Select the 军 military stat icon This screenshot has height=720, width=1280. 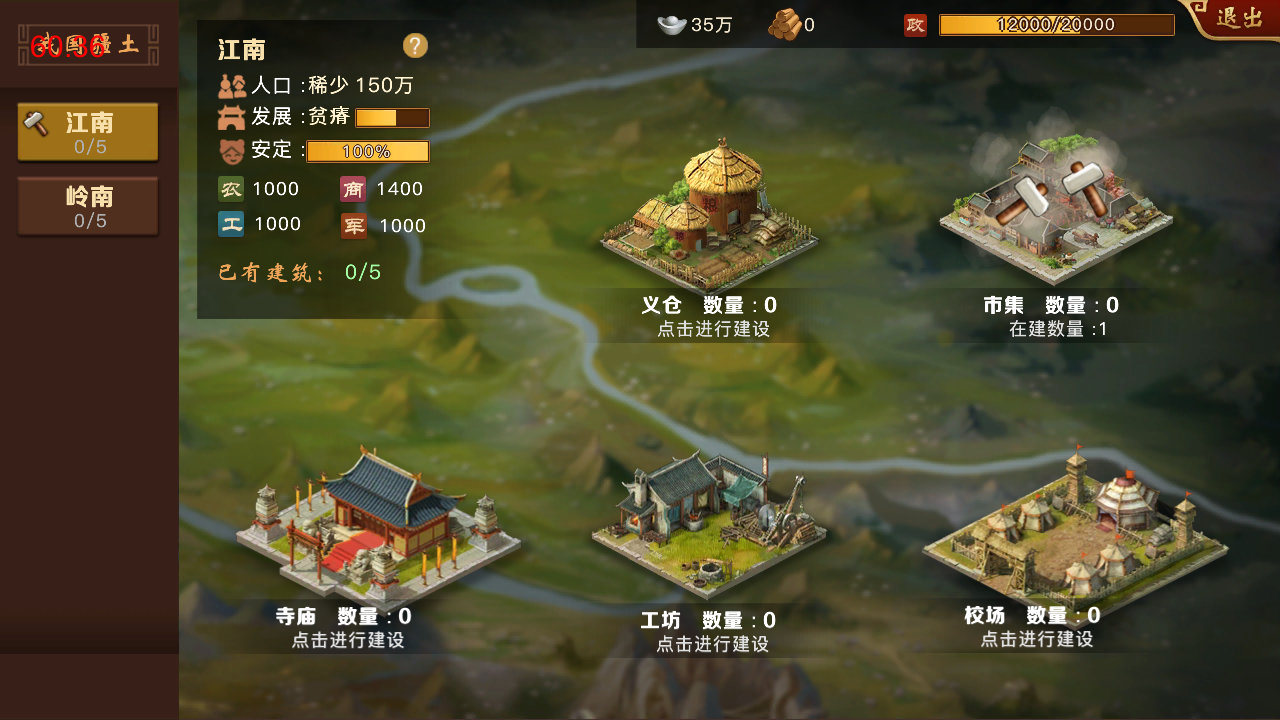point(353,224)
